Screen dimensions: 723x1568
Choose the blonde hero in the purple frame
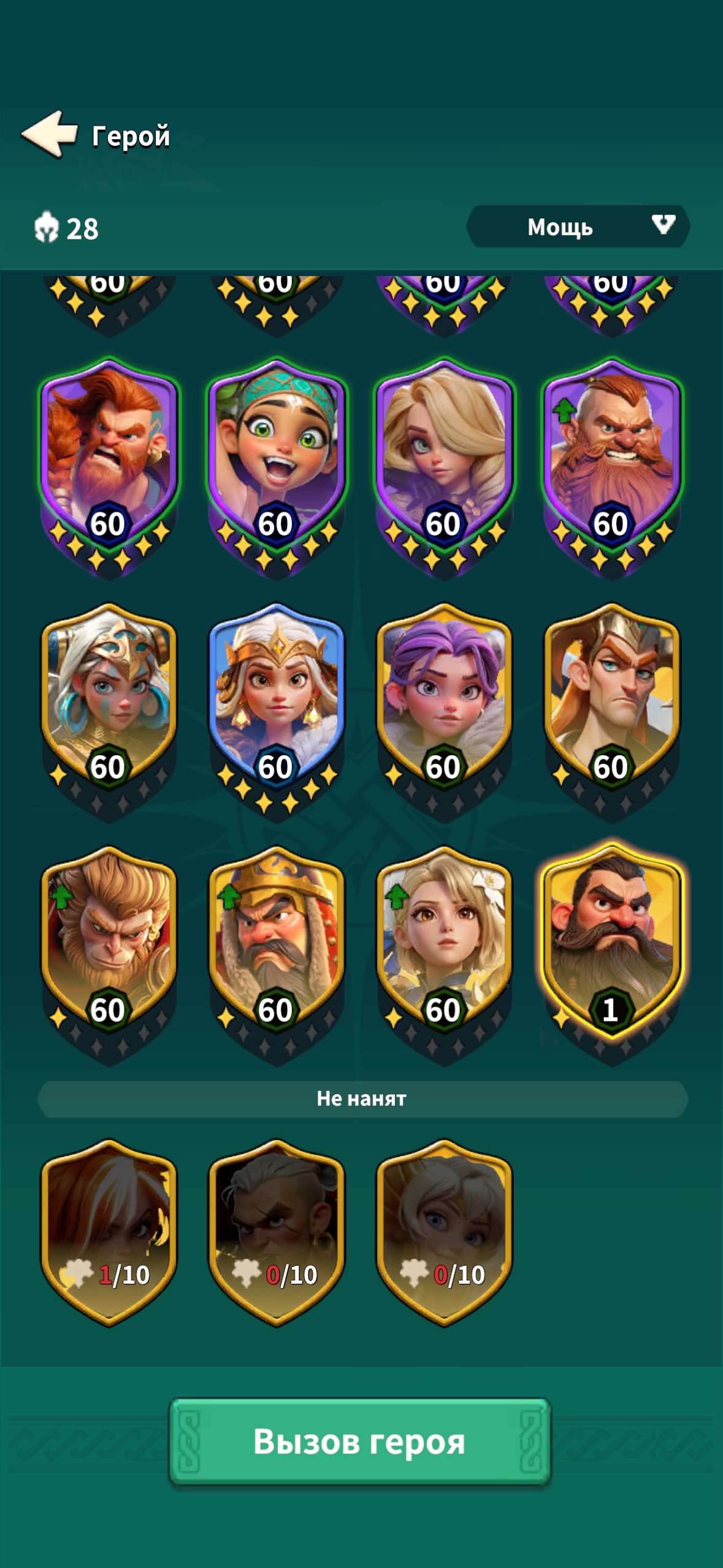445,454
